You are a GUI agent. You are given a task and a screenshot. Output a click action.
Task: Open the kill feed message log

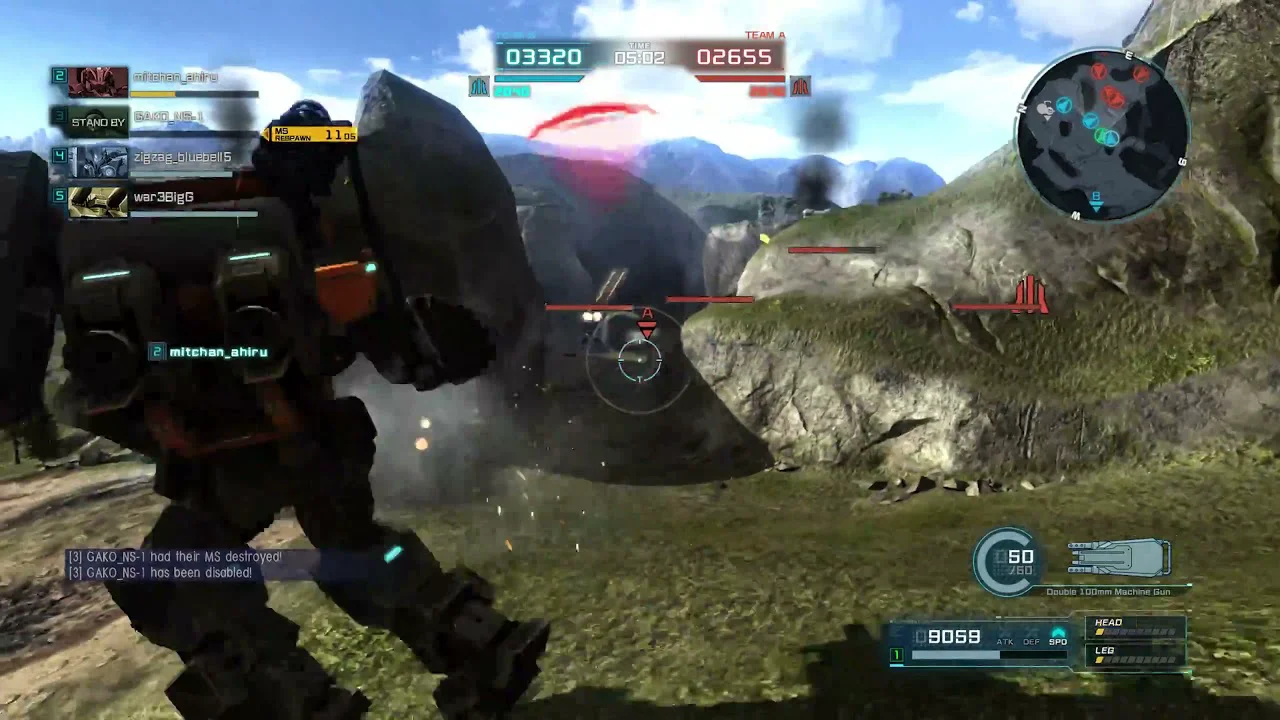click(x=160, y=565)
